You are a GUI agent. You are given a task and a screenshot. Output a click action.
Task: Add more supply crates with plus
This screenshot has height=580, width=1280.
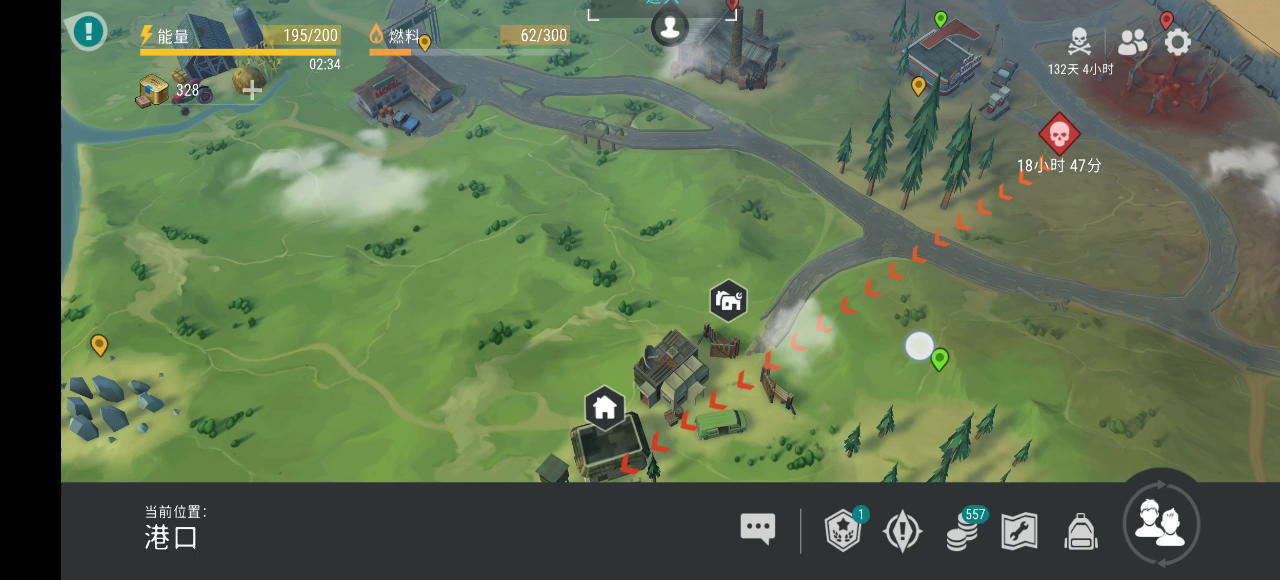[x=252, y=90]
